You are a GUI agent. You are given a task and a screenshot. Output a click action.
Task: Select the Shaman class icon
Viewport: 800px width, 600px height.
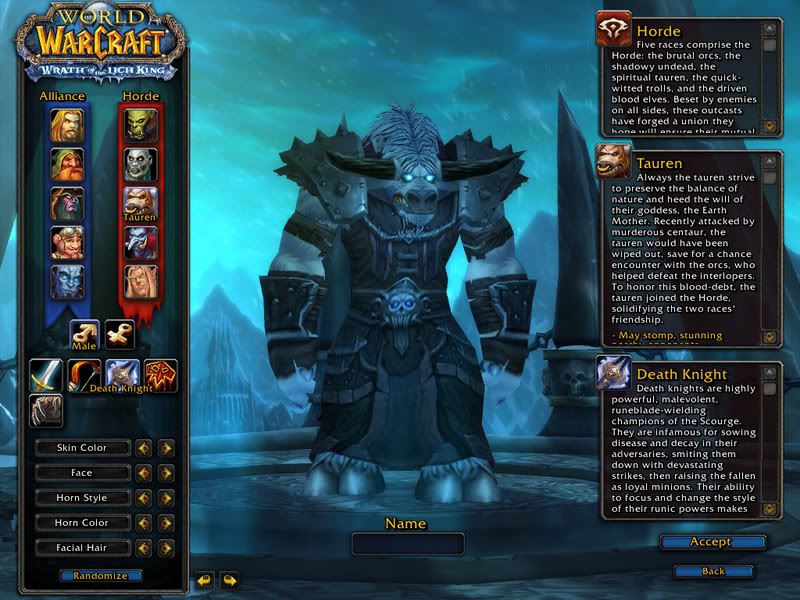pos(160,375)
